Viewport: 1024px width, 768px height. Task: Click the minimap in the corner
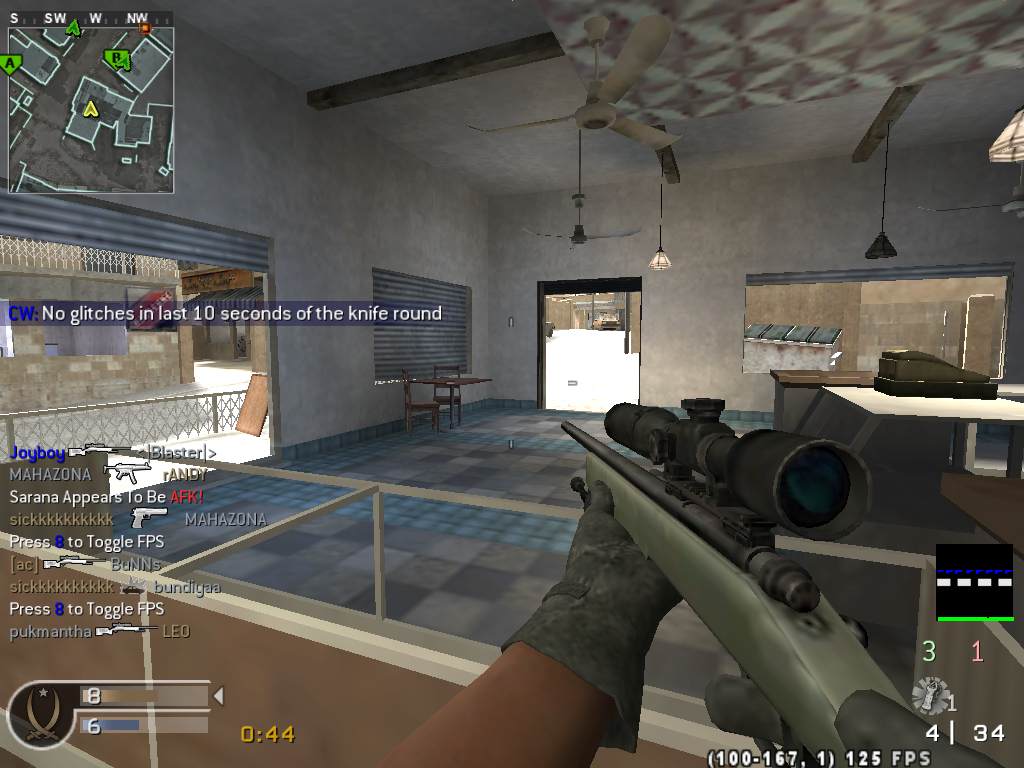pyautogui.click(x=91, y=100)
